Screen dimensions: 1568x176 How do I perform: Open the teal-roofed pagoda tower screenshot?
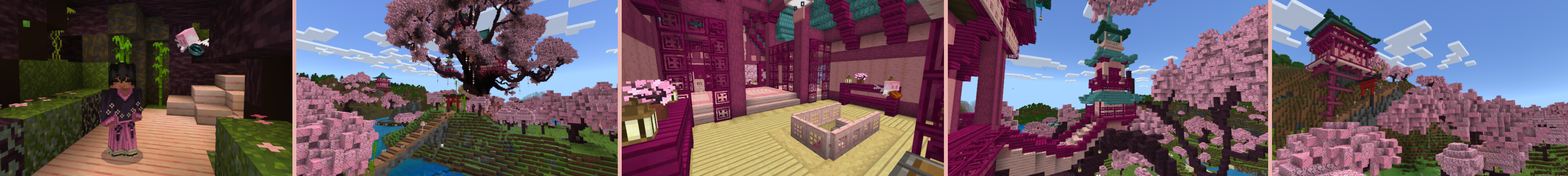click(x=1108, y=88)
